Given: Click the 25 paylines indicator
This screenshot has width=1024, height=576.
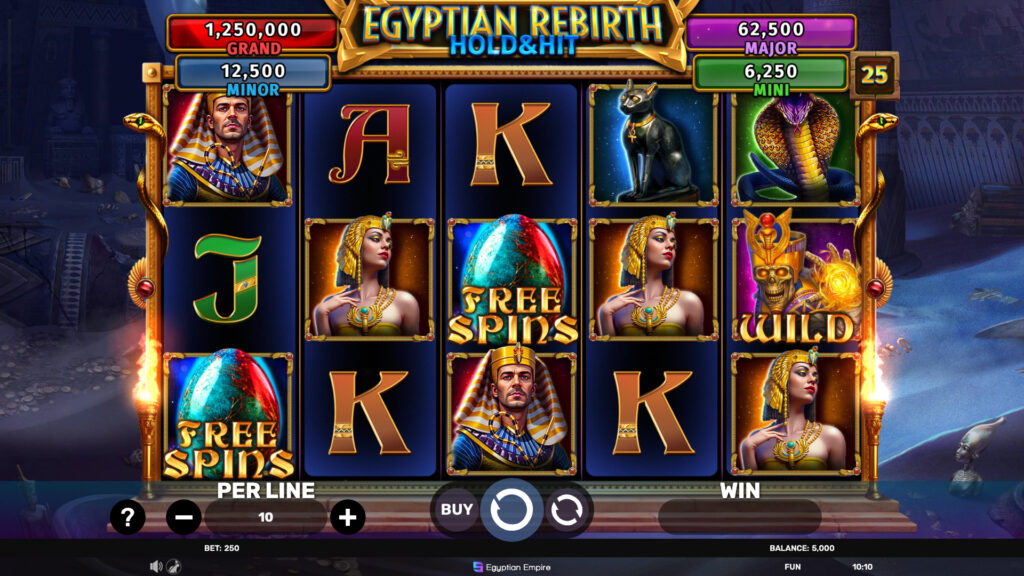Looking at the screenshot, I should point(874,75).
